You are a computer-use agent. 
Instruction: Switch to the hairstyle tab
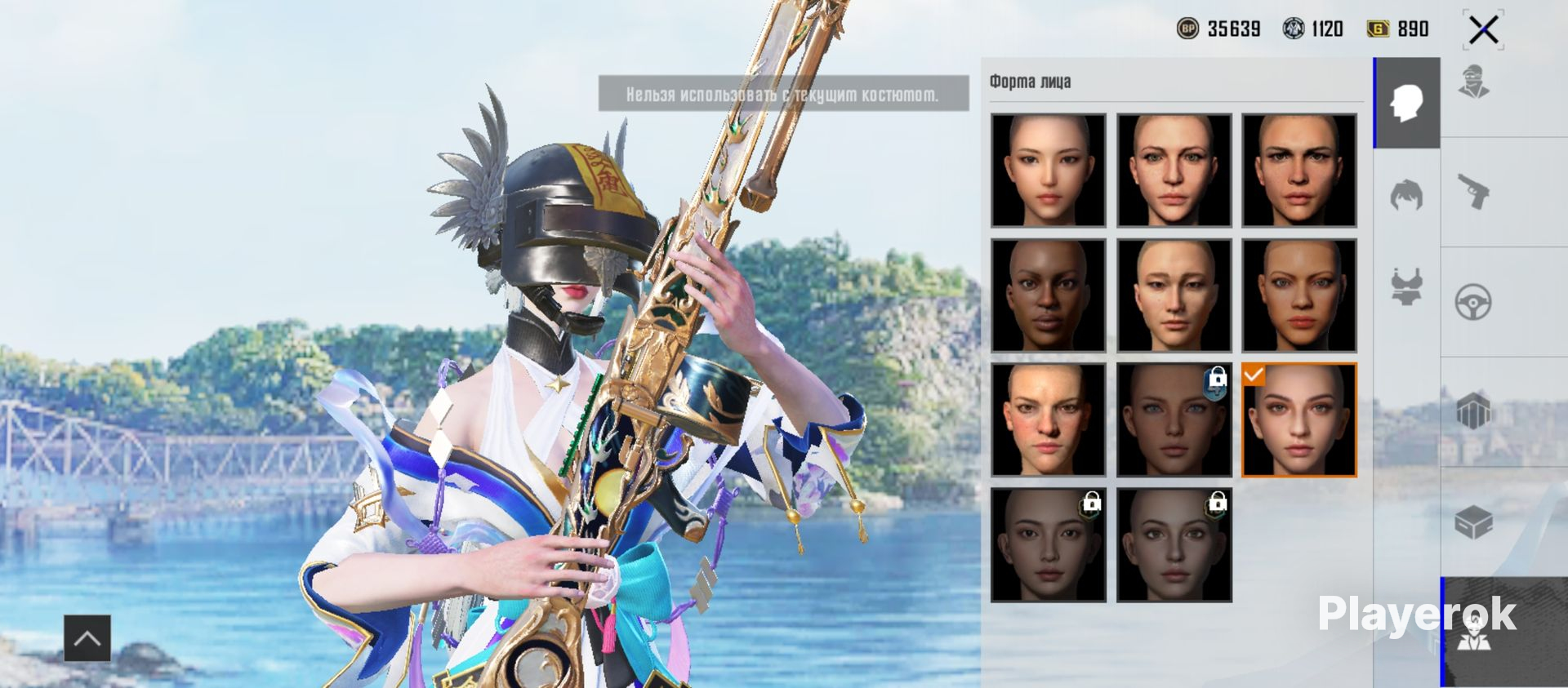click(x=1406, y=196)
